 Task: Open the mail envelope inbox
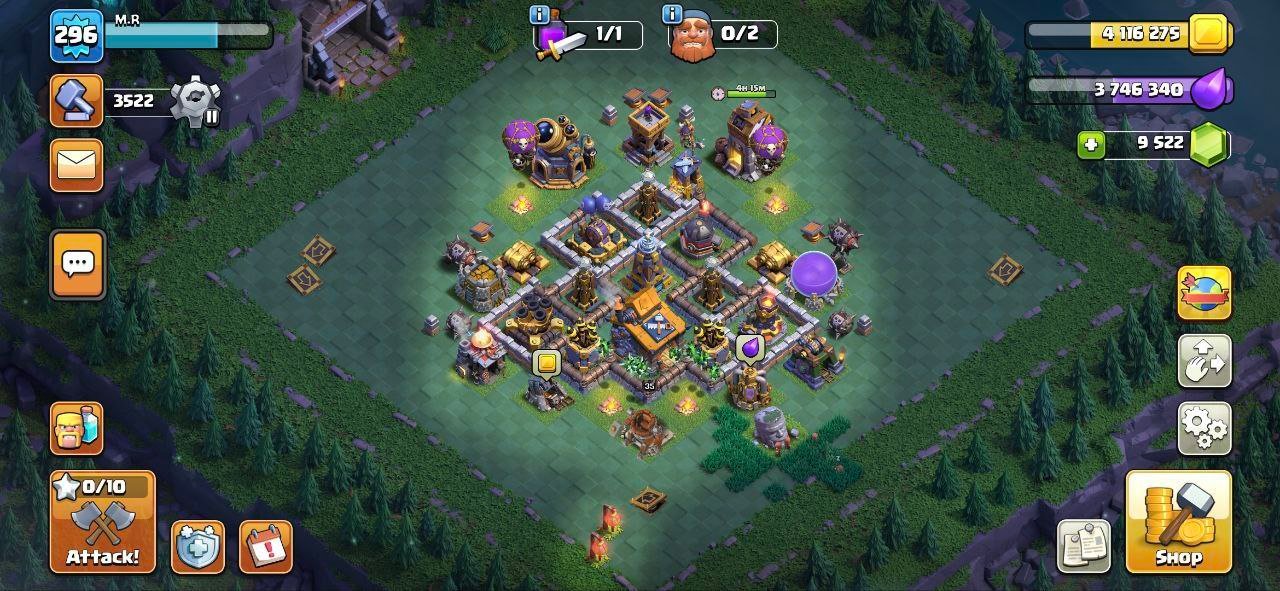point(77,164)
